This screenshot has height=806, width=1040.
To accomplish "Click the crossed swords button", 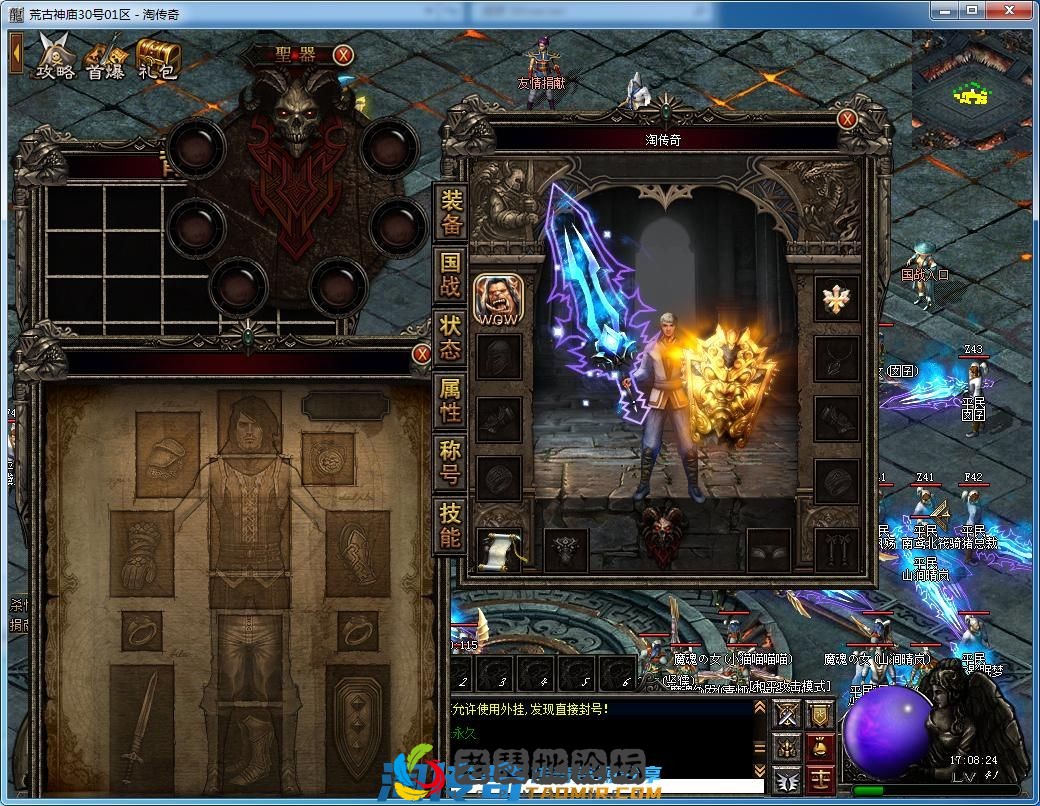I will 788,714.
